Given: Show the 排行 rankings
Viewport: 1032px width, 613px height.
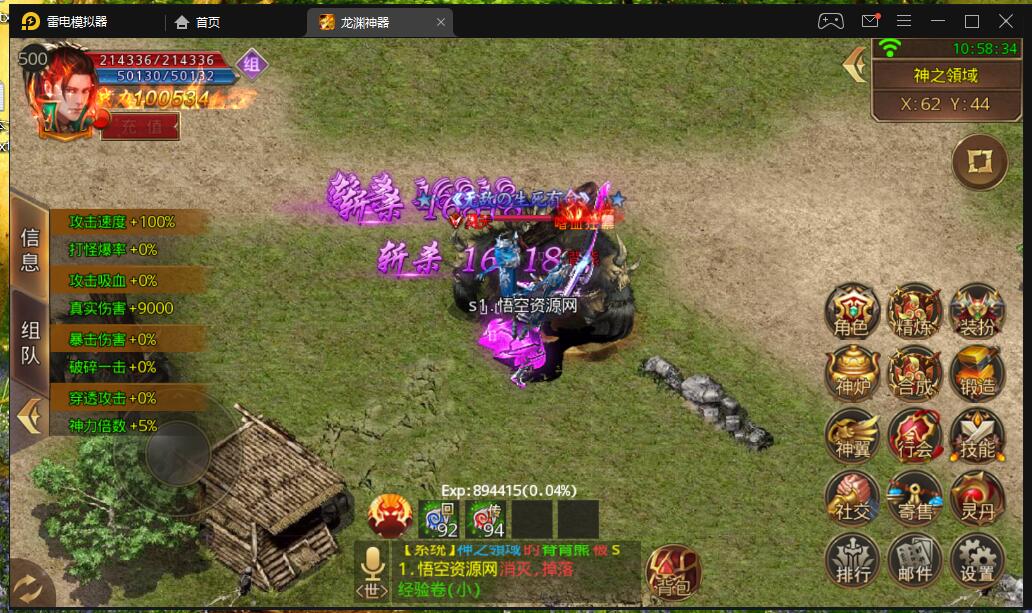Looking at the screenshot, I should pyautogui.click(x=852, y=559).
